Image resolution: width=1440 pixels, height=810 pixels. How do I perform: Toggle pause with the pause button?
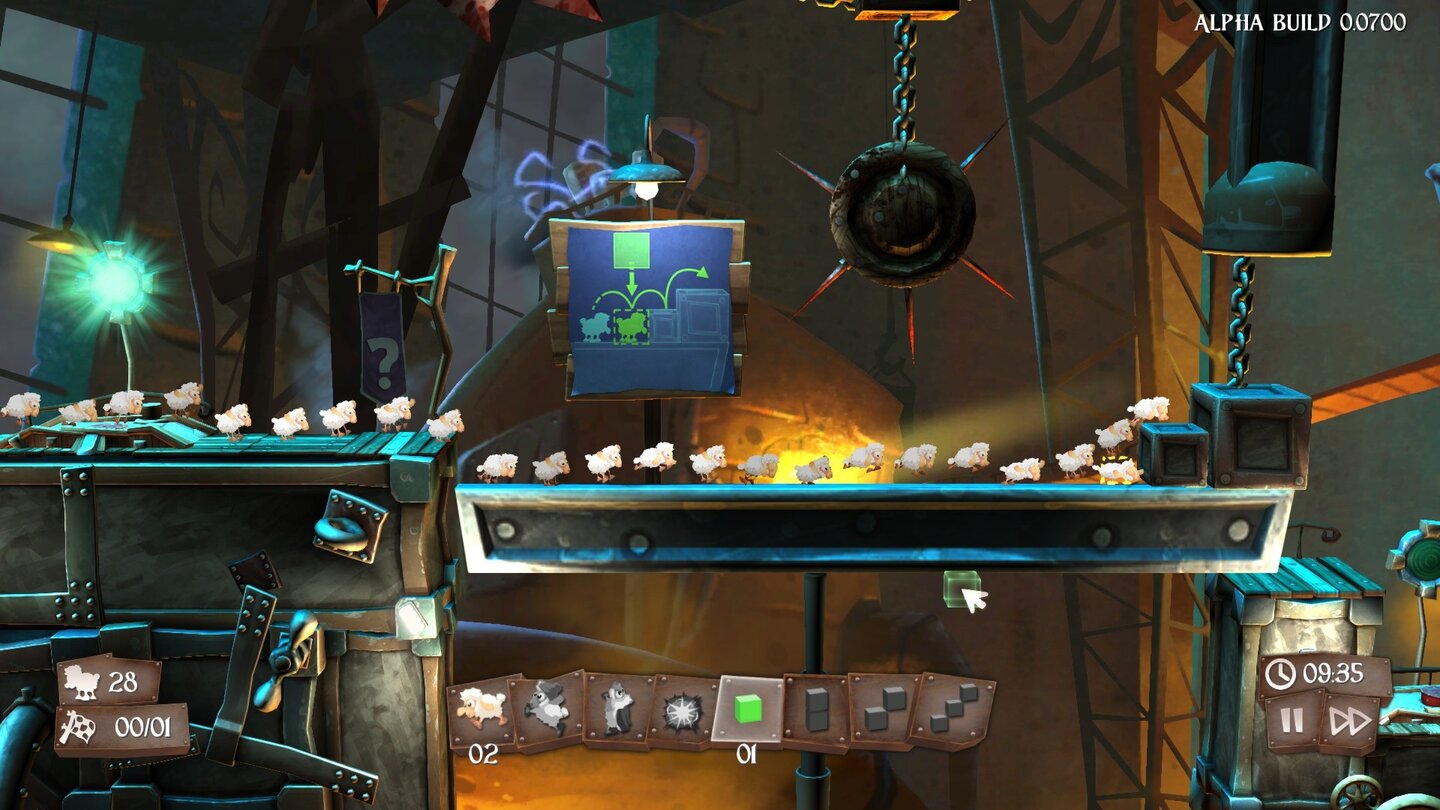(x=1290, y=719)
